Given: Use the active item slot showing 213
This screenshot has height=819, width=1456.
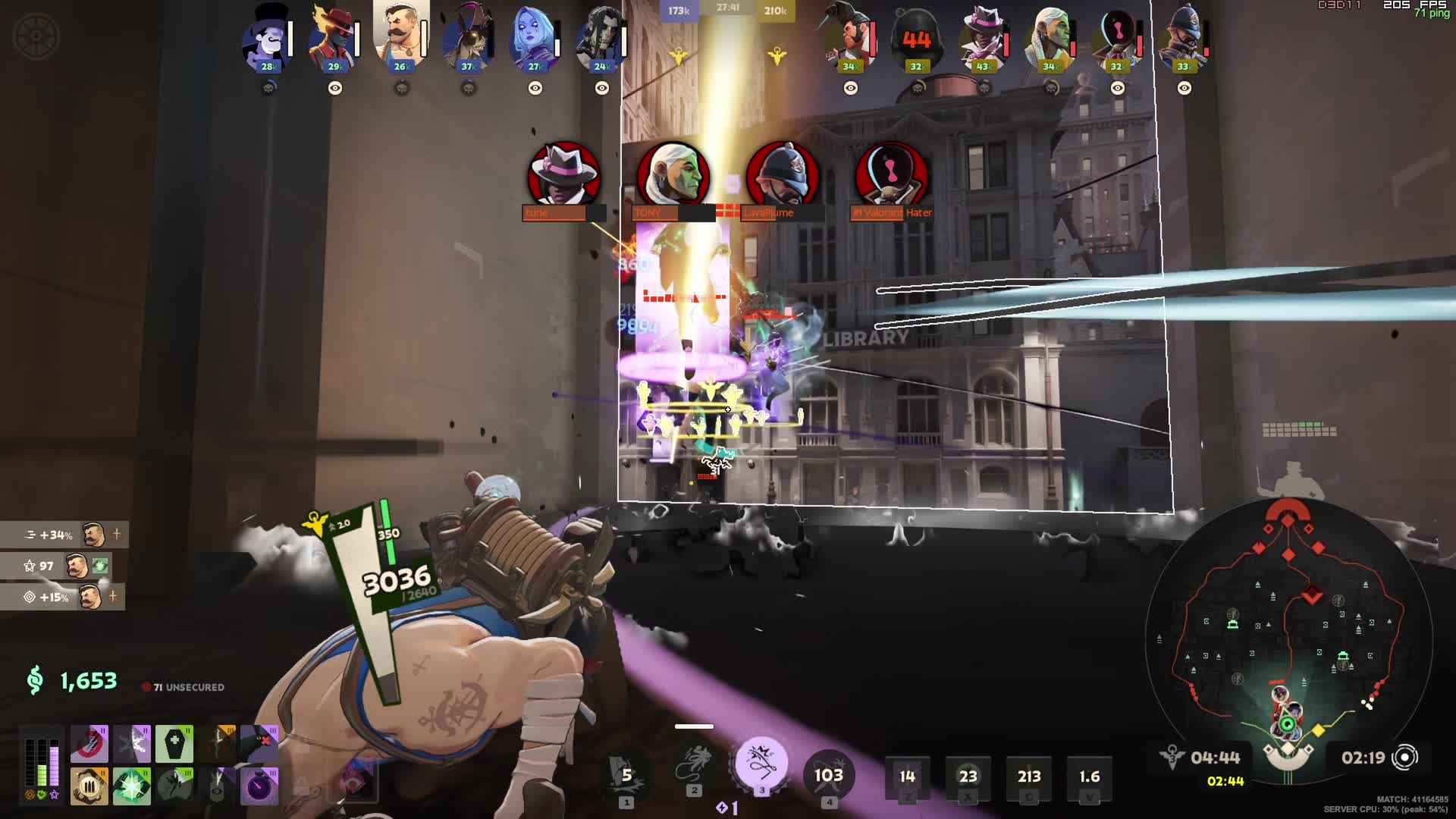Looking at the screenshot, I should tap(1028, 777).
